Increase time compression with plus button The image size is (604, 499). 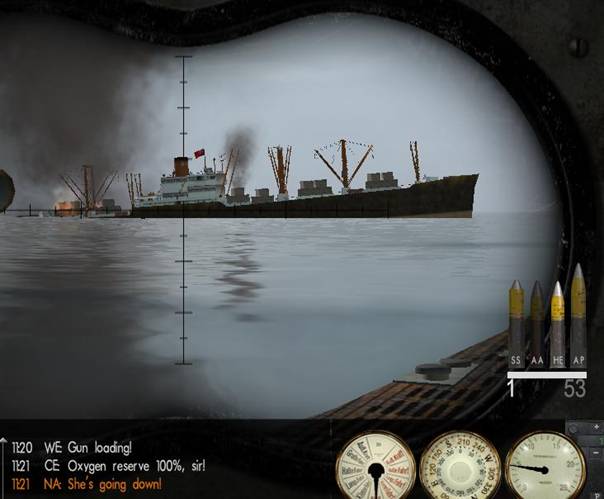pos(596,428)
